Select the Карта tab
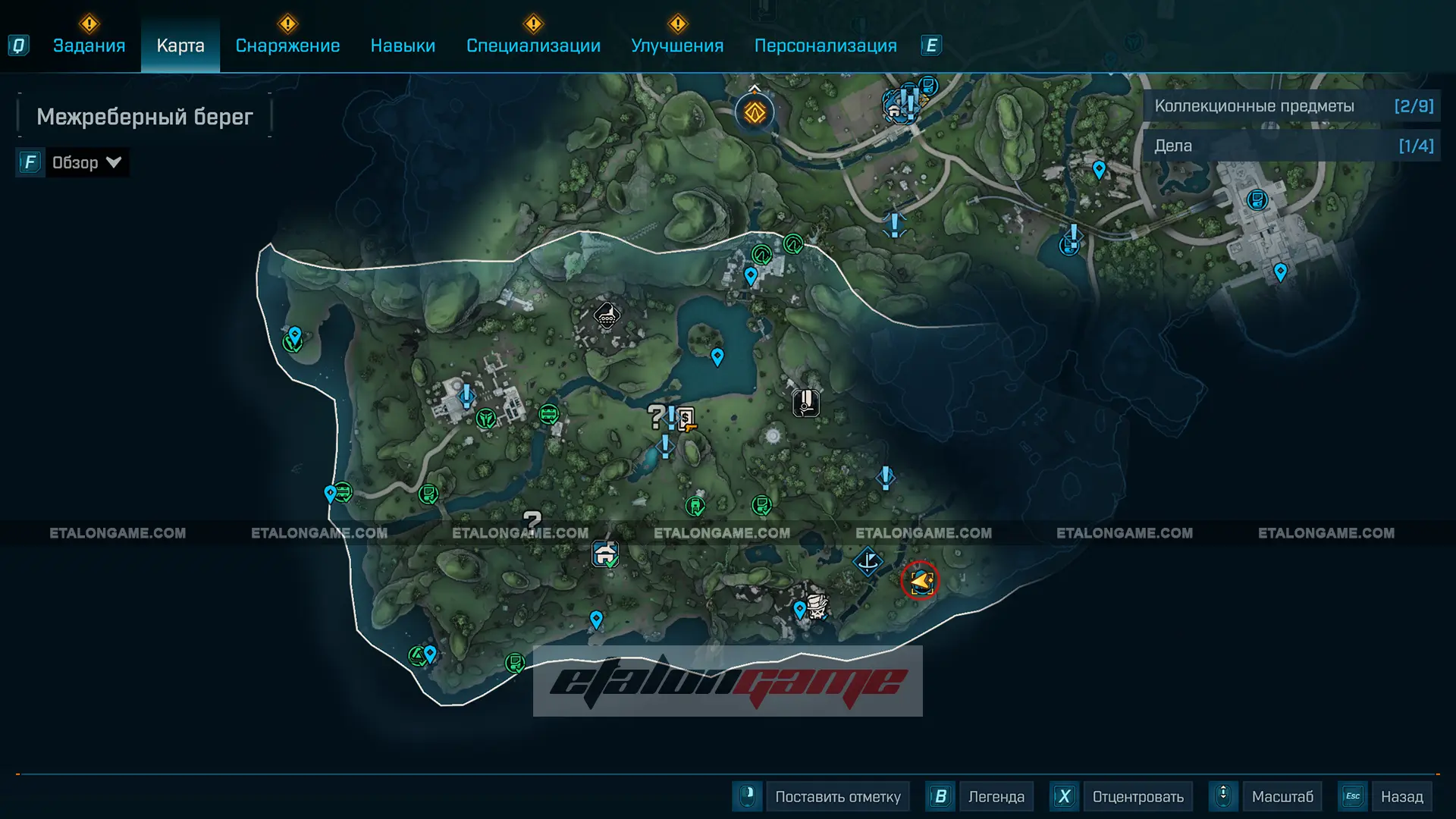Screen dimensions: 1456x819 [x=180, y=45]
